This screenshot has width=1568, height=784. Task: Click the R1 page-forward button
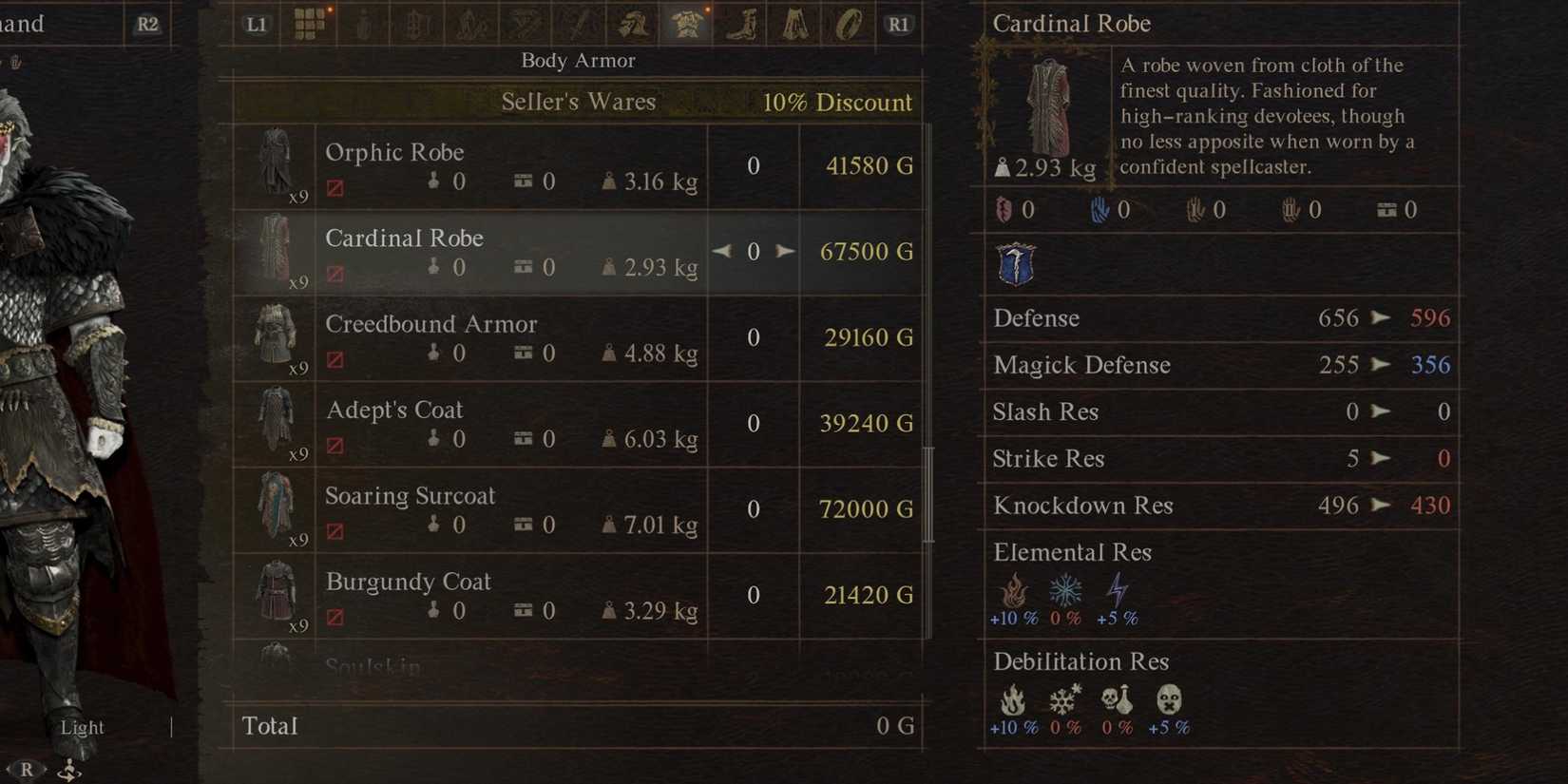tap(899, 23)
